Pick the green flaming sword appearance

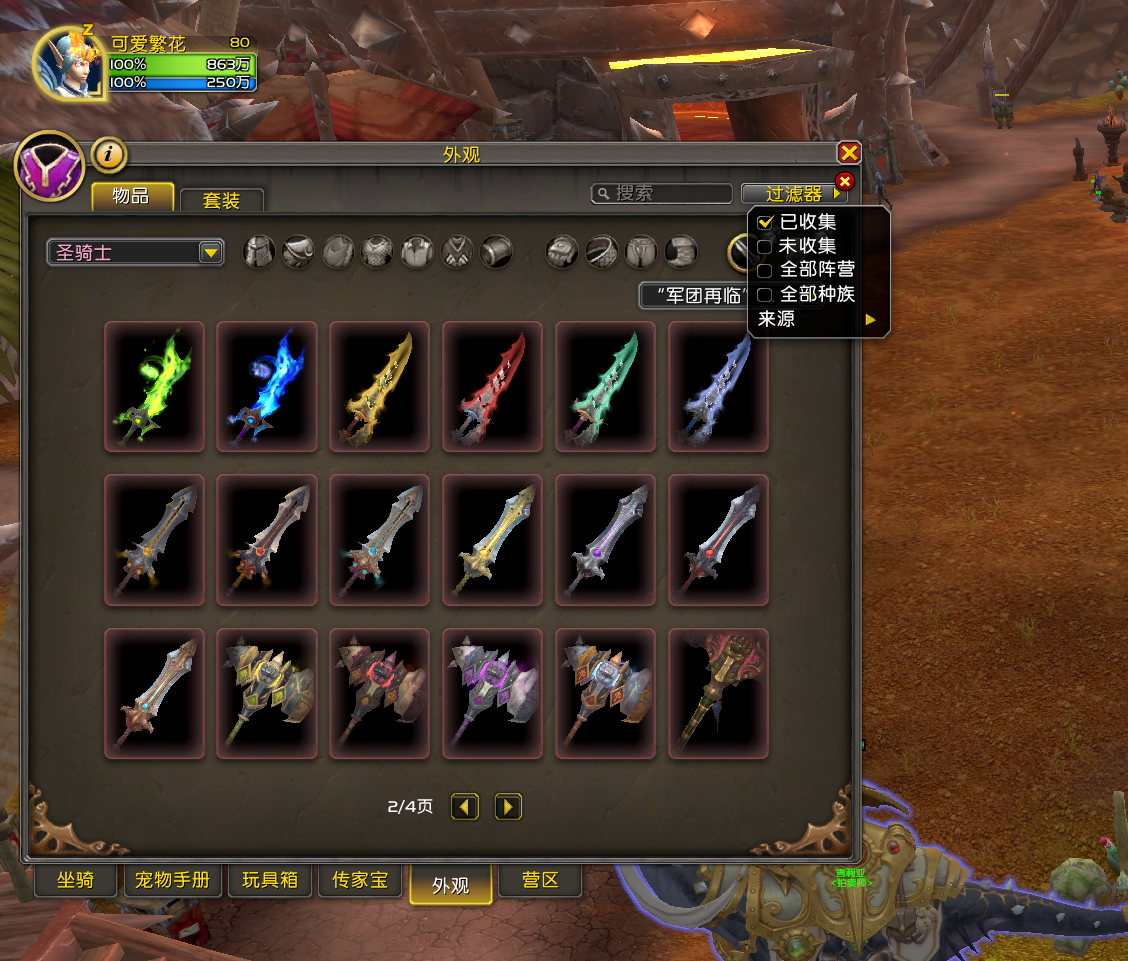pos(155,386)
